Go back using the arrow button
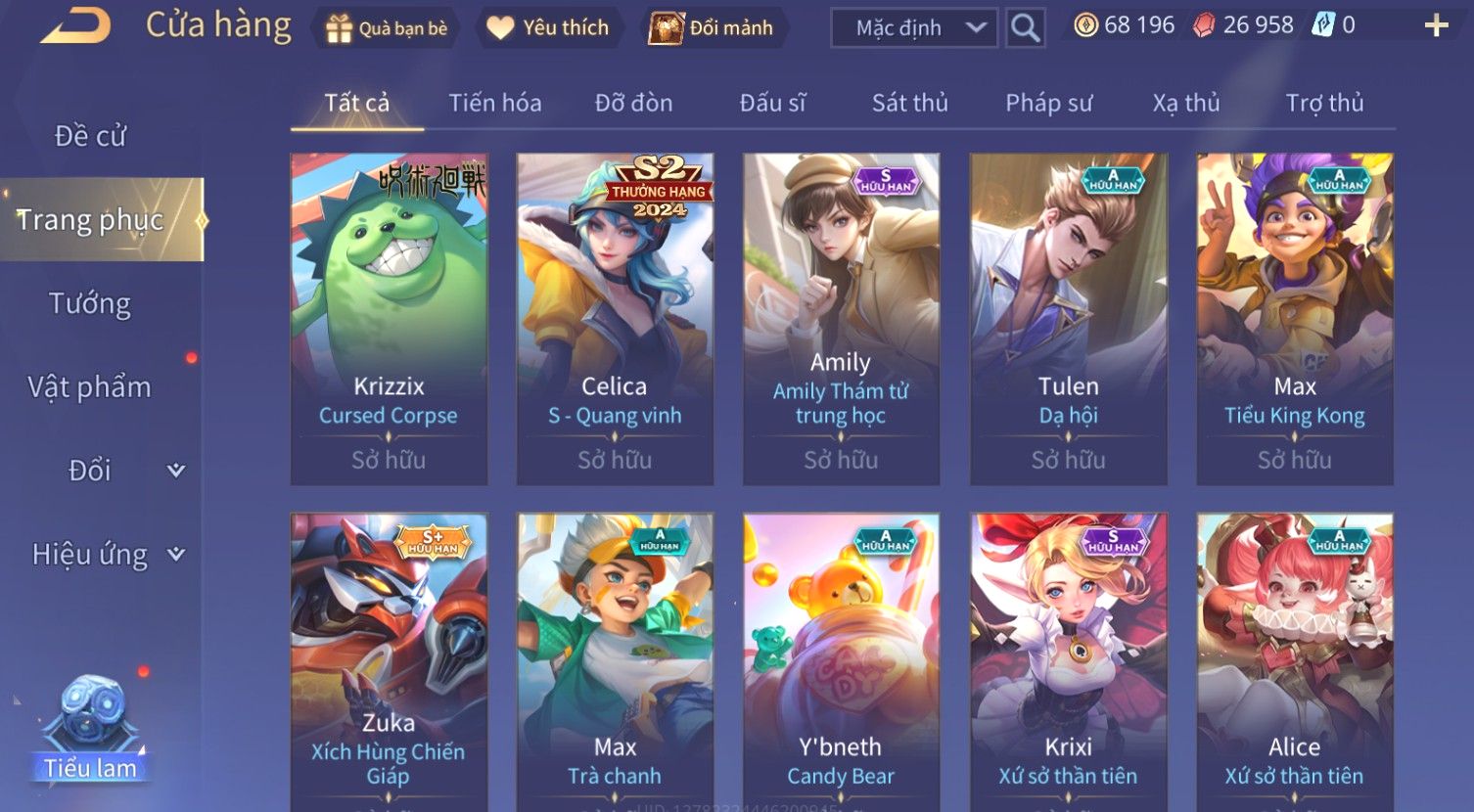This screenshot has width=1474, height=812. coord(75,26)
